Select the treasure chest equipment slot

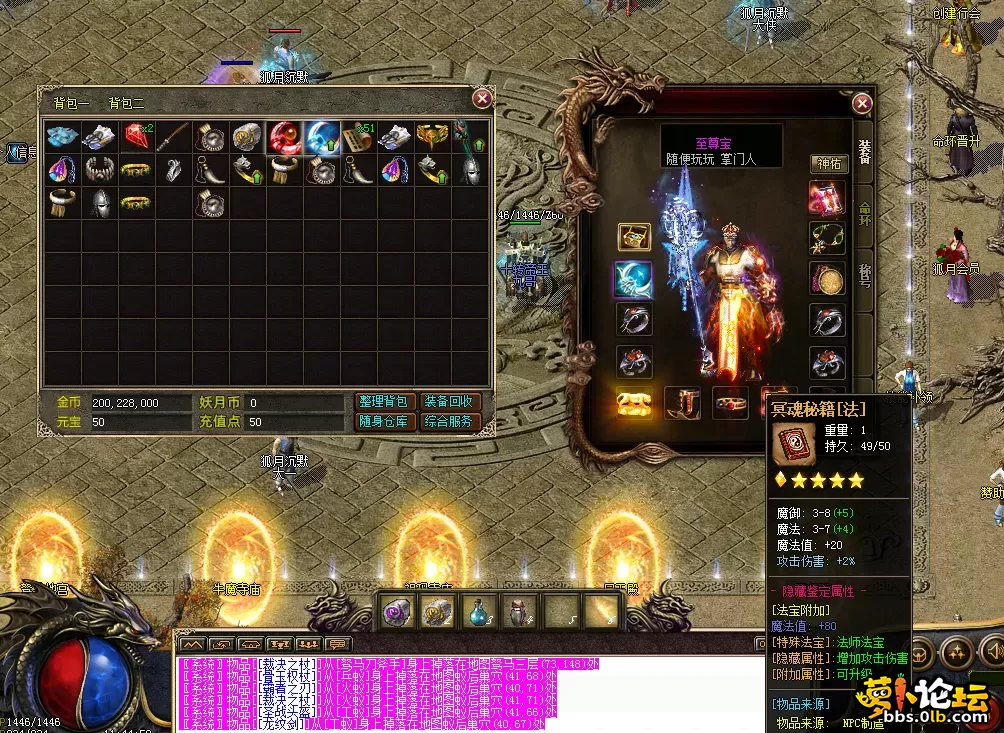click(634, 237)
